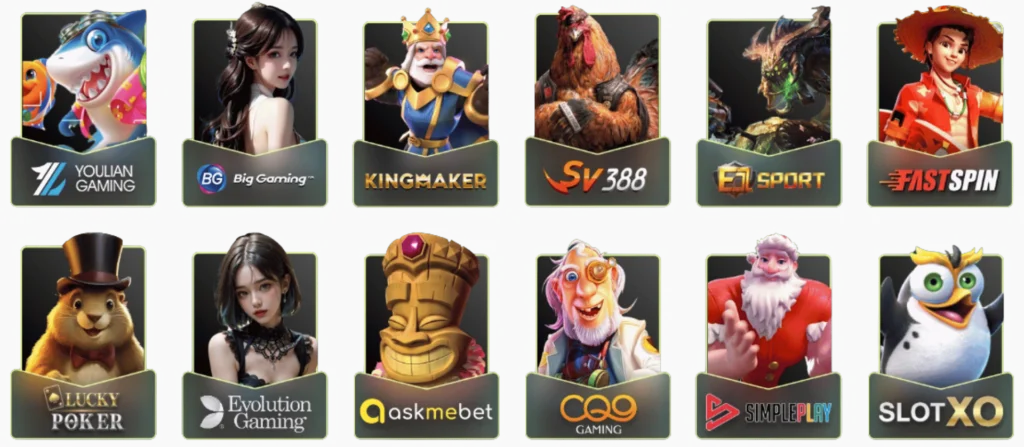Select the Big Gaming provider card
The width and height of the screenshot is (1024, 447).
click(x=254, y=110)
